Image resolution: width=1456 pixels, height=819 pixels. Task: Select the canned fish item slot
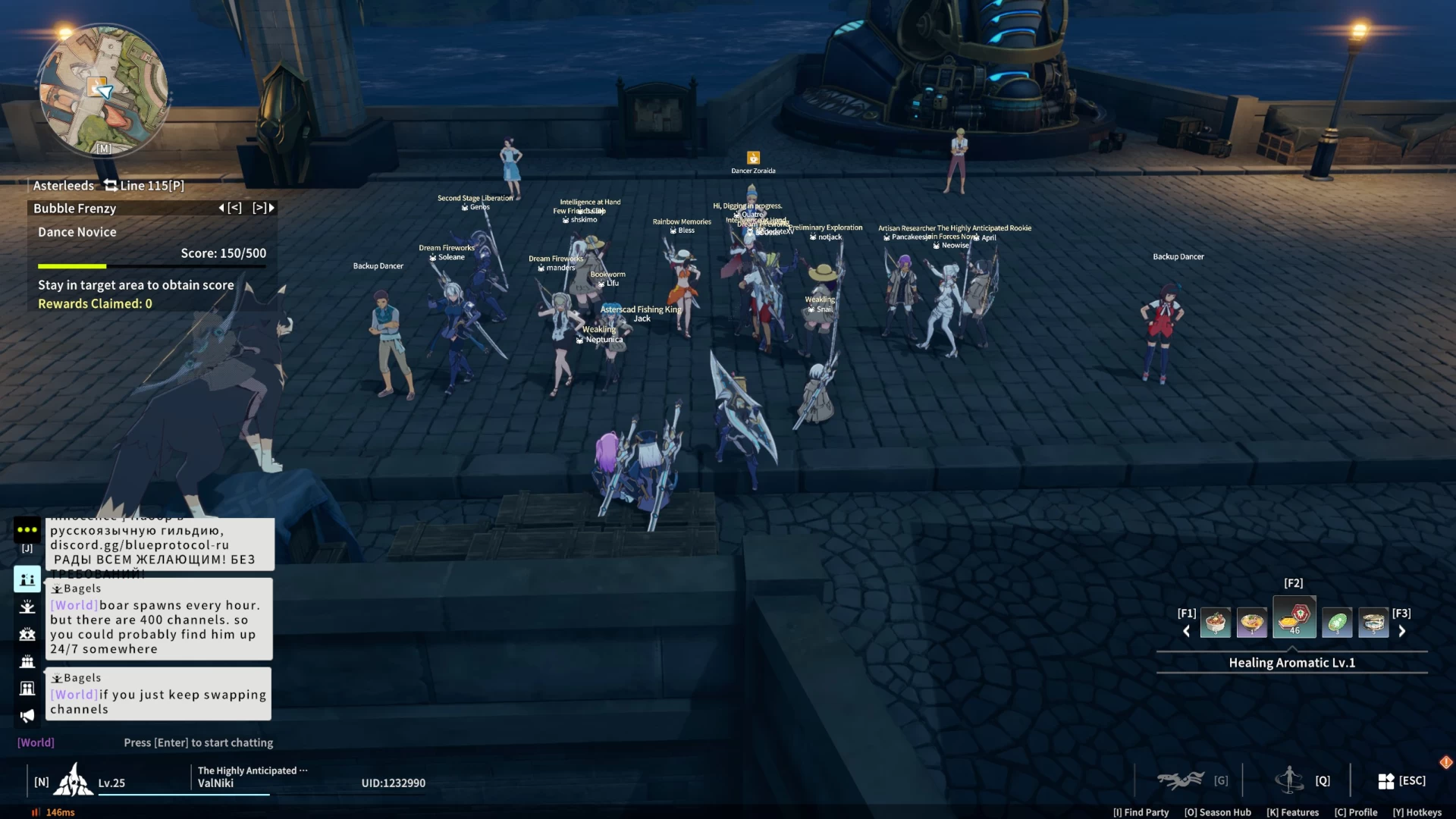tap(1373, 623)
